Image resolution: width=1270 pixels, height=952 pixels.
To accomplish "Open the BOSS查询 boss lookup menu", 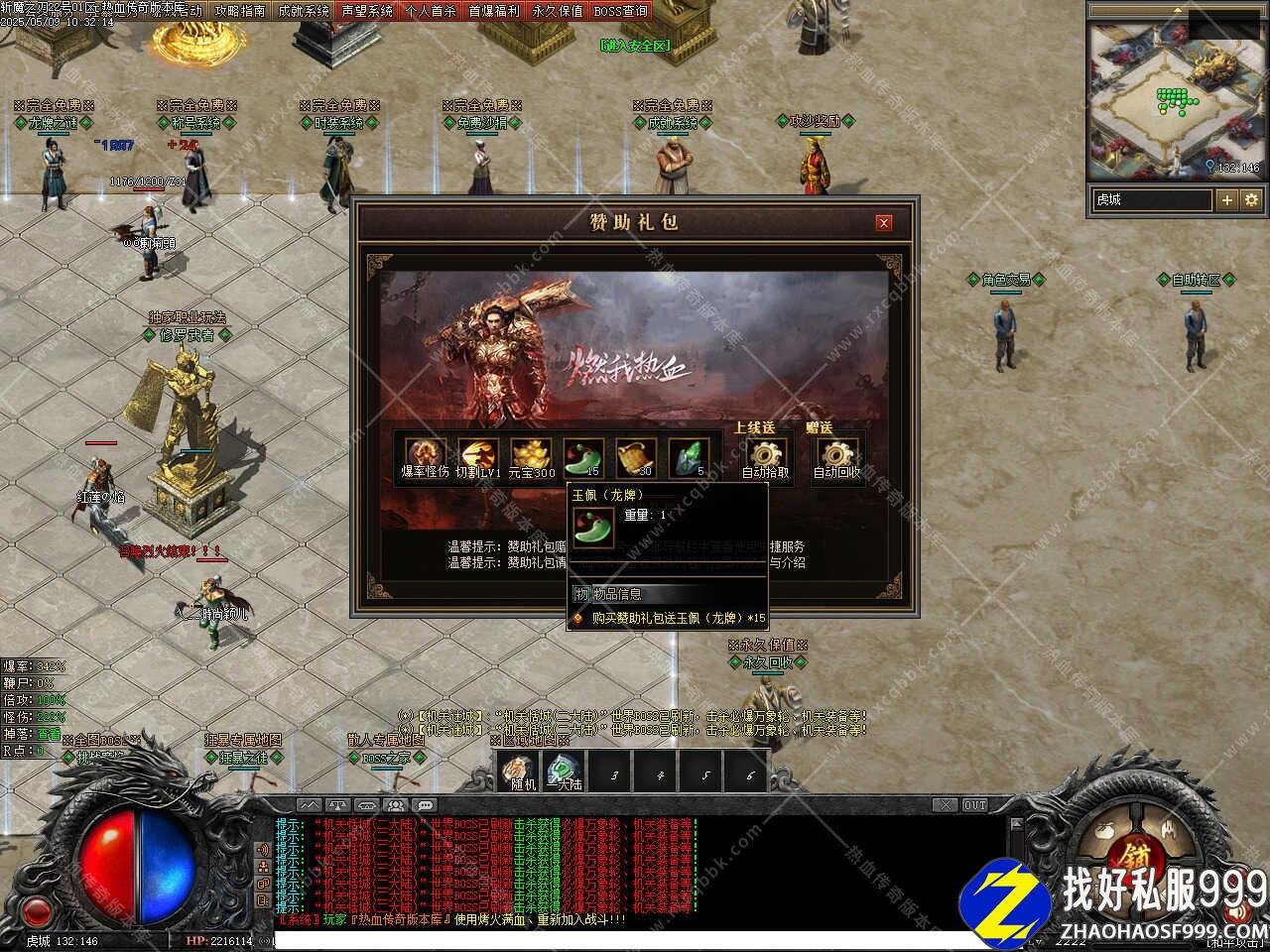I will [621, 11].
